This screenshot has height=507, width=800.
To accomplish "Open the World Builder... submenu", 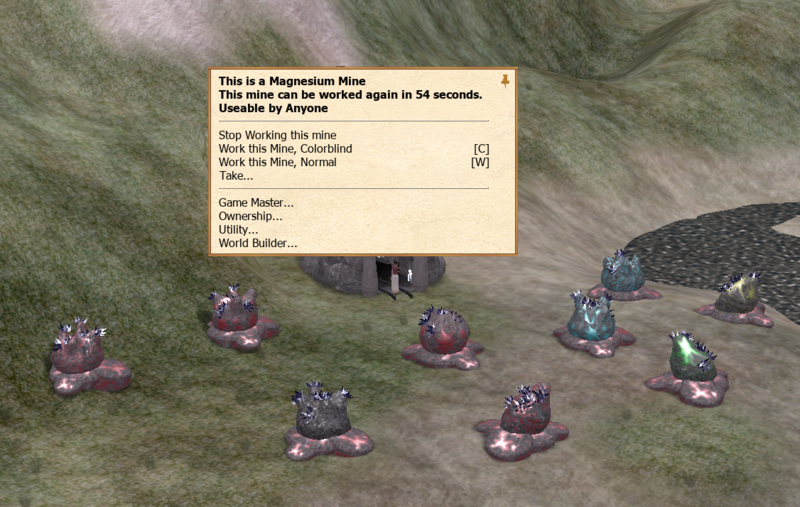I will click(x=257, y=243).
